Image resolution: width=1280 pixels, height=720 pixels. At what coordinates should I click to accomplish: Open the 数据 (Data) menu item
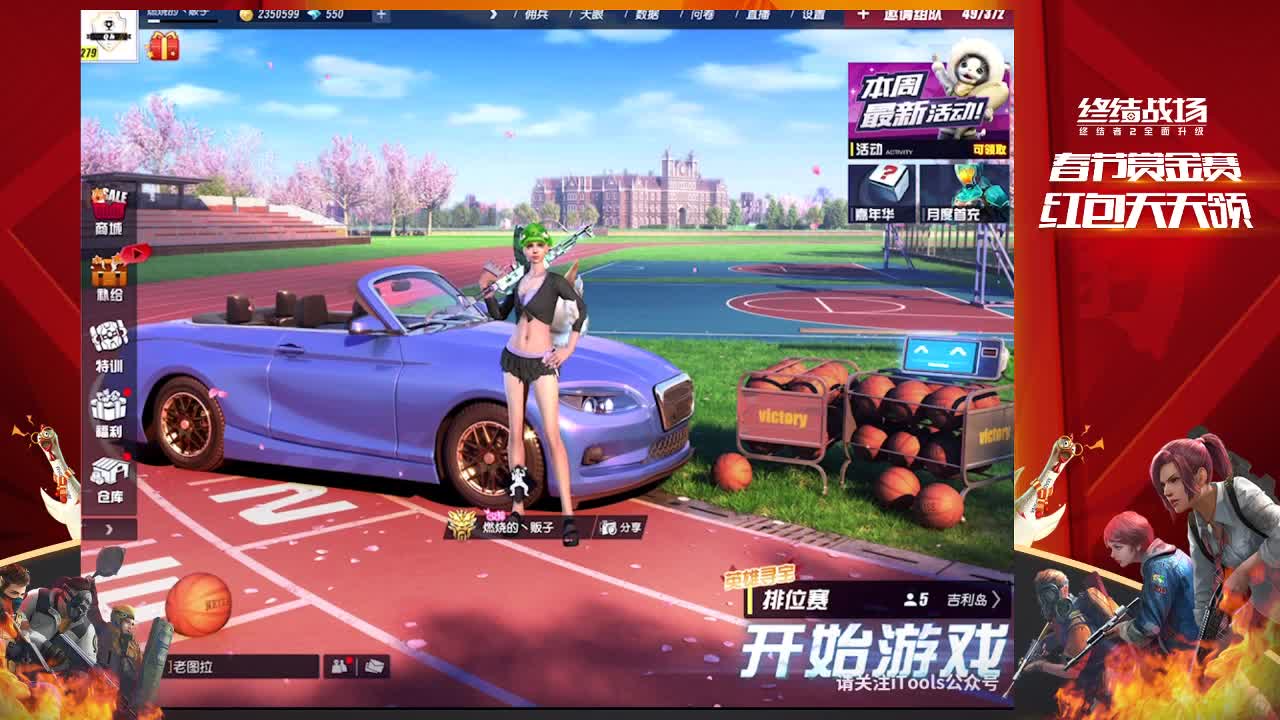tap(650, 16)
